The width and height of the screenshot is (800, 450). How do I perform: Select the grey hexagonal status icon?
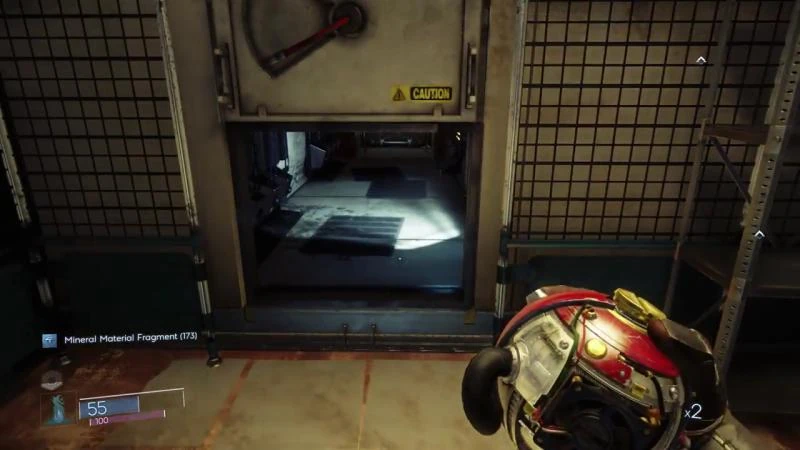click(x=53, y=378)
